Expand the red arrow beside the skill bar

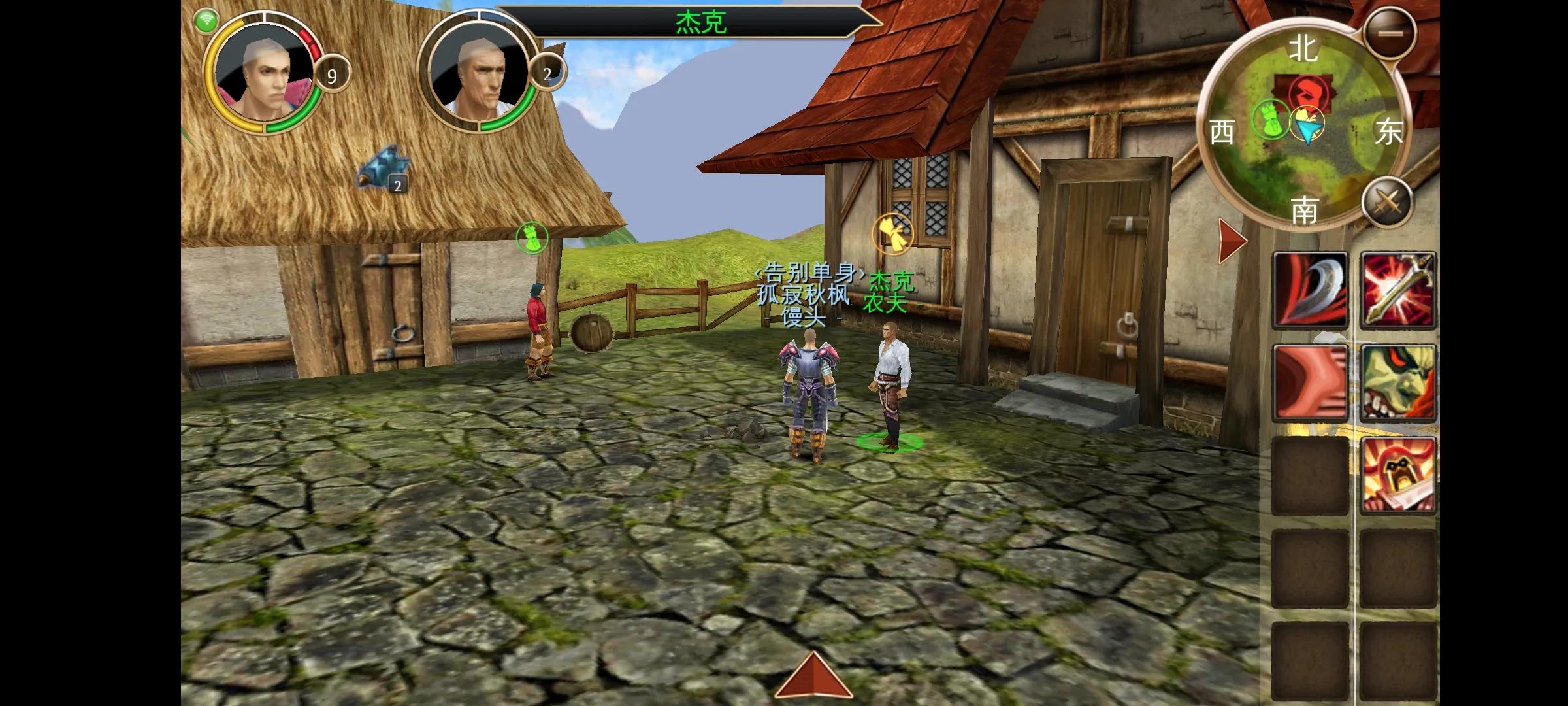click(x=1232, y=241)
